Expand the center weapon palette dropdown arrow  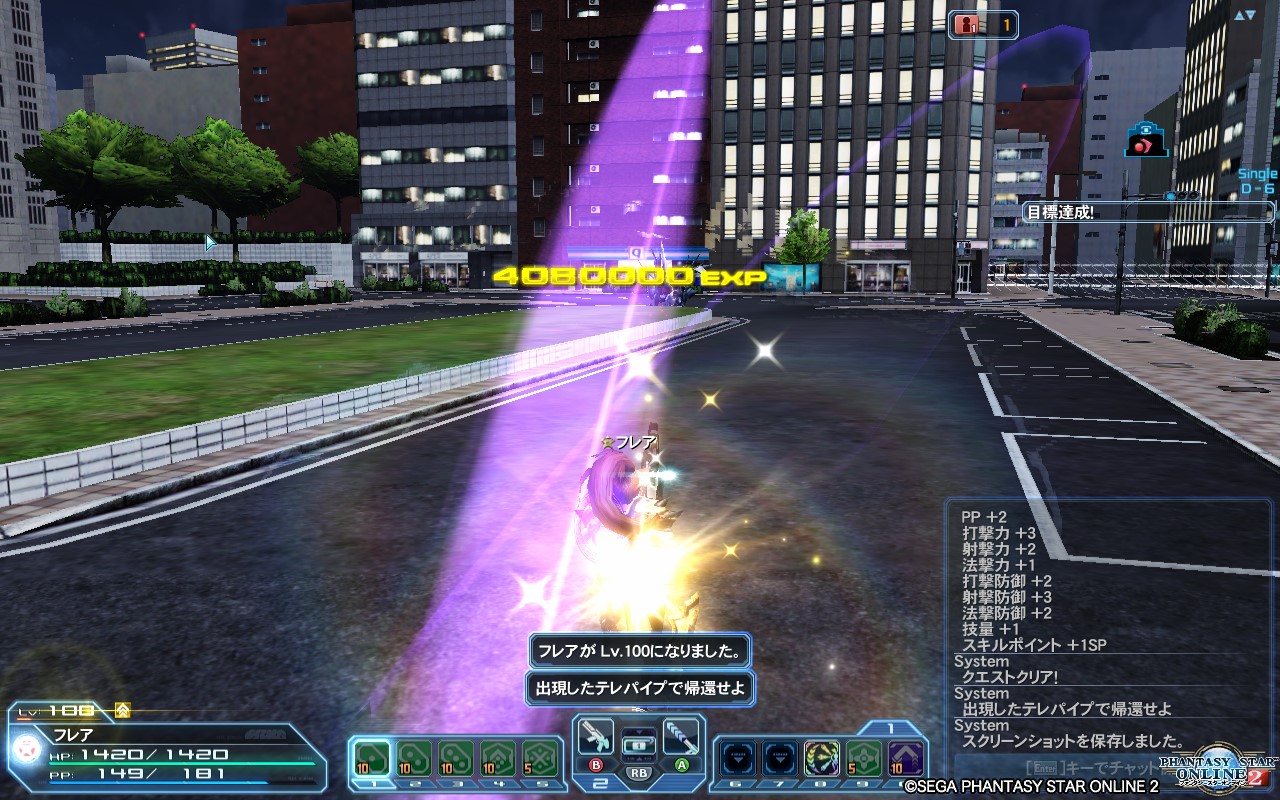[638, 731]
